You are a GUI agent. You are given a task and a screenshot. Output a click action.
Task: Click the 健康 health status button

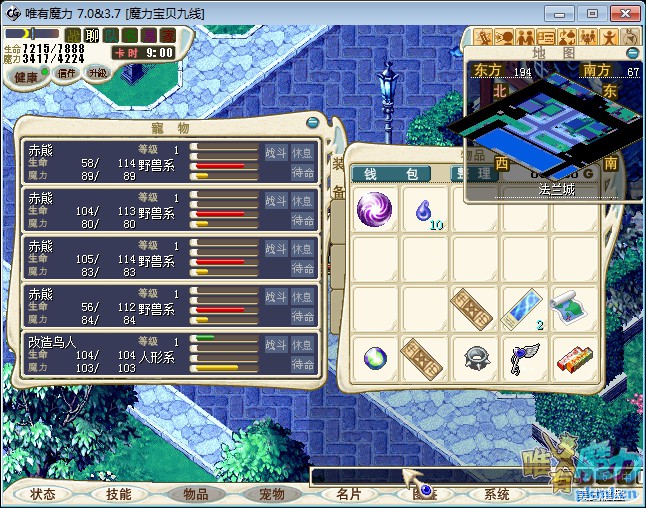point(26,77)
